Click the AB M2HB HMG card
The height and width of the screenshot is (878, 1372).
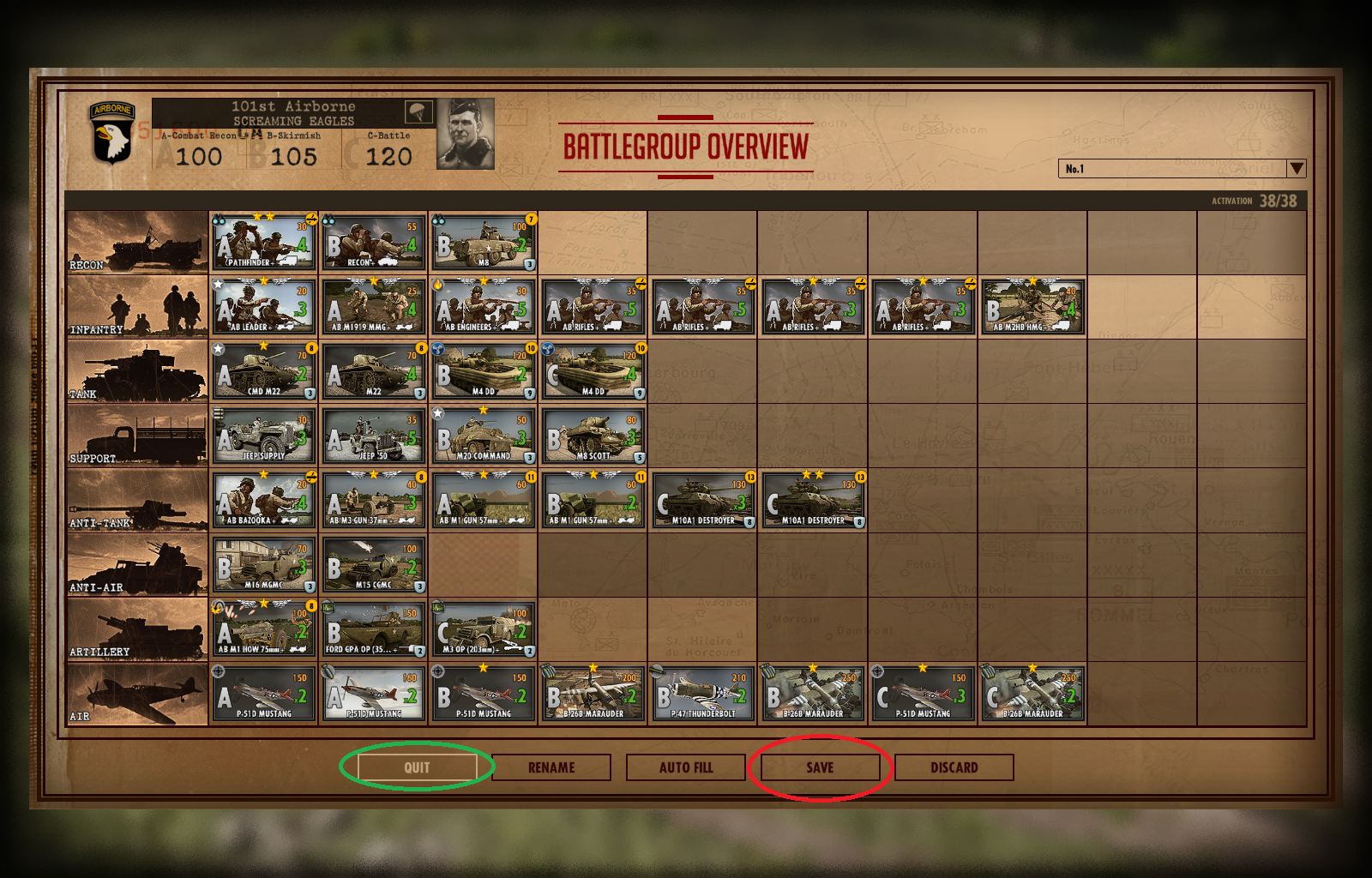pos(1032,307)
